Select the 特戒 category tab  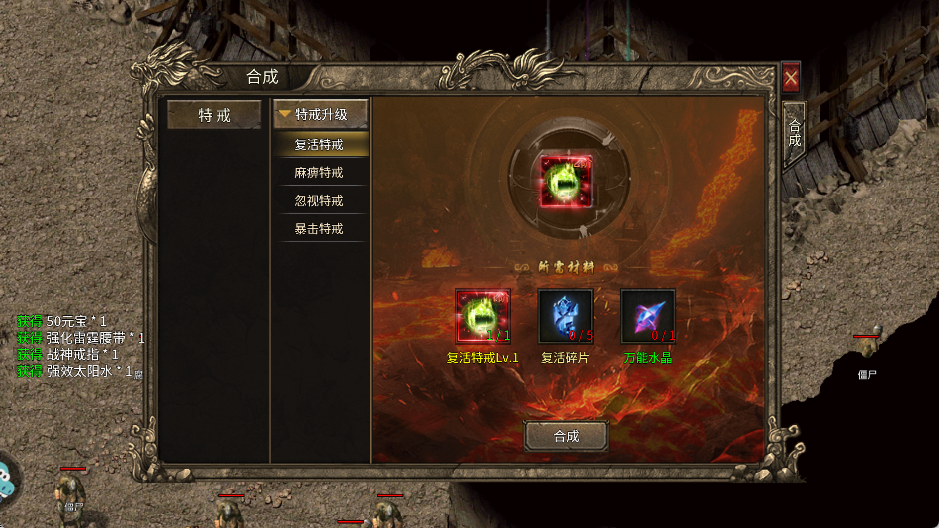(x=214, y=115)
